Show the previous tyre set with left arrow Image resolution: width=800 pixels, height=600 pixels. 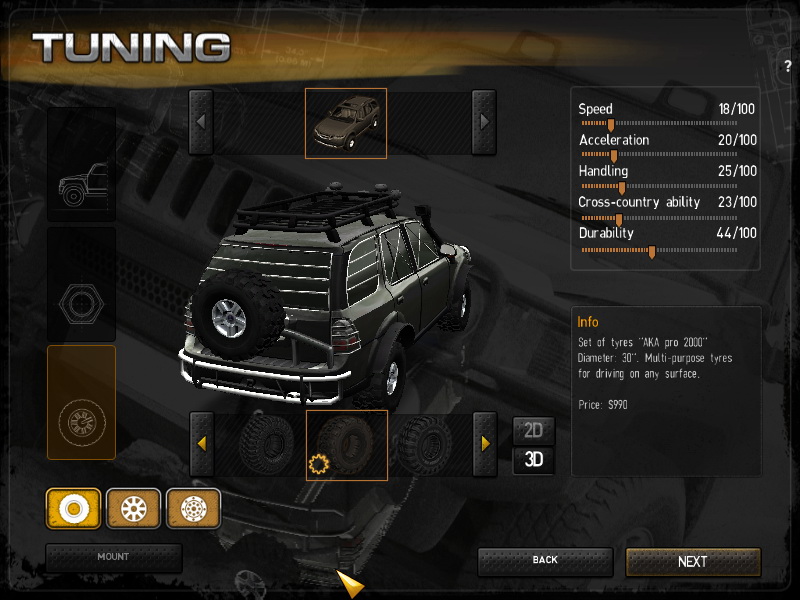point(201,443)
